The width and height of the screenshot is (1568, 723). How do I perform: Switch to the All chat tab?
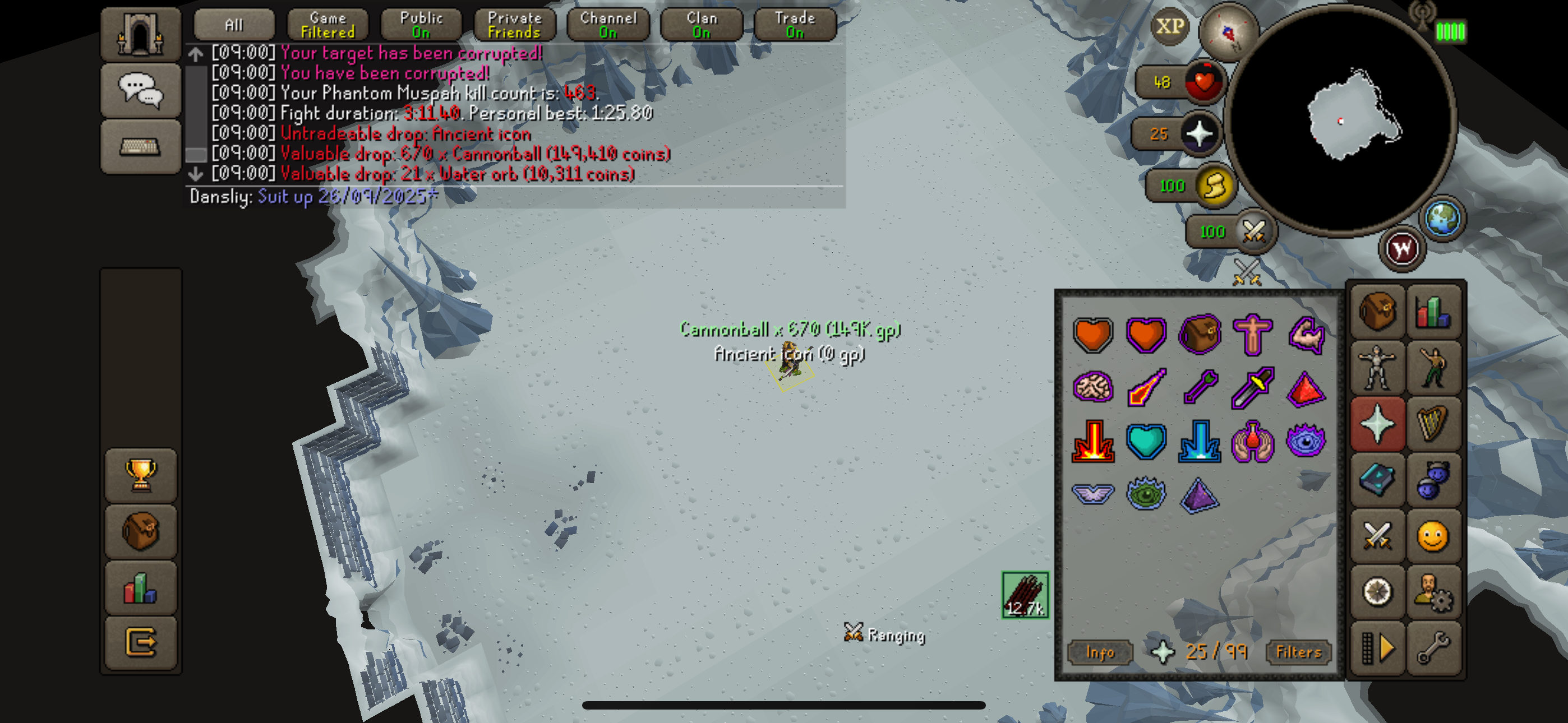tap(234, 25)
